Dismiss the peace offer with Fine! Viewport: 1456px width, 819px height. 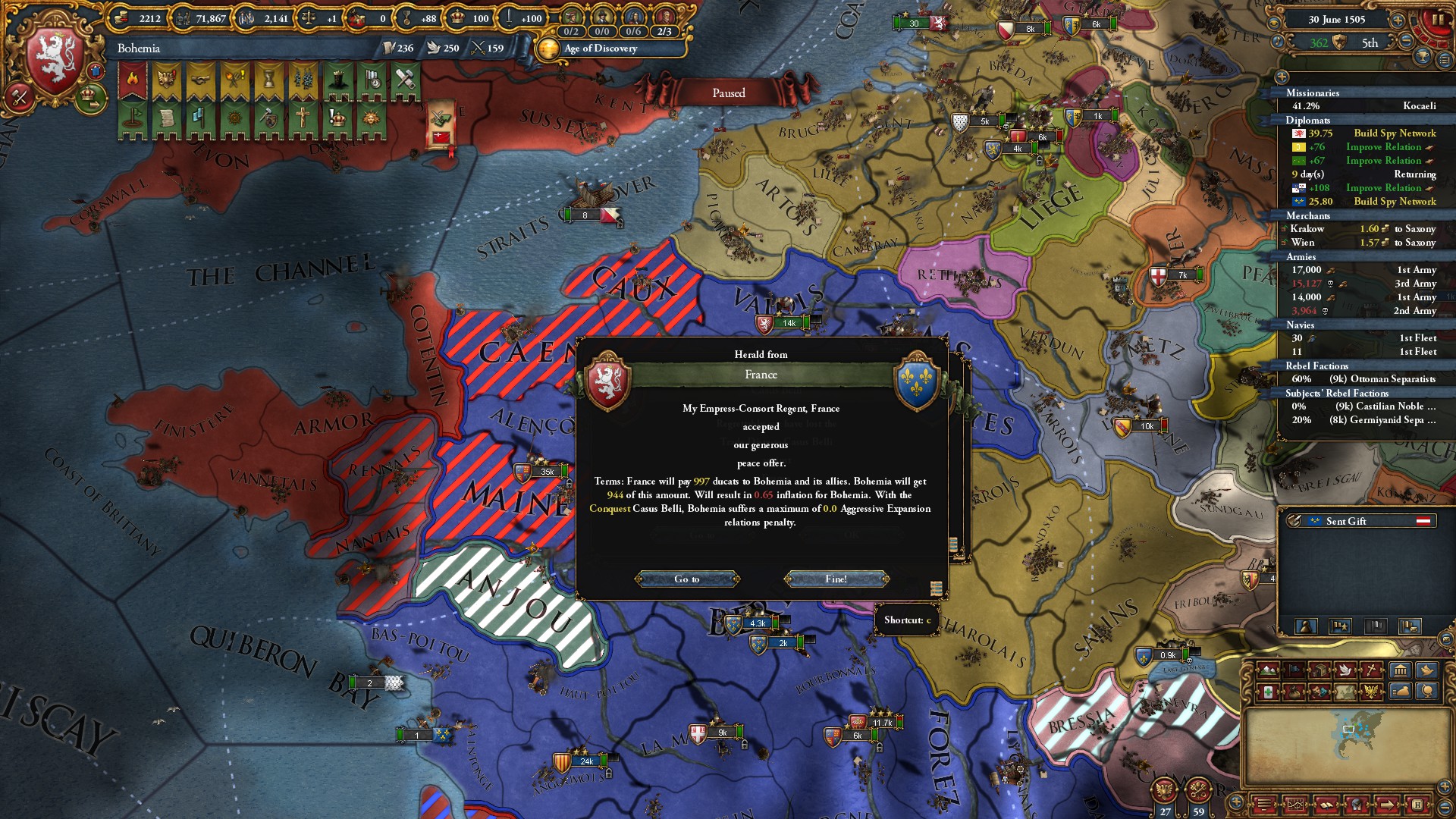836,579
